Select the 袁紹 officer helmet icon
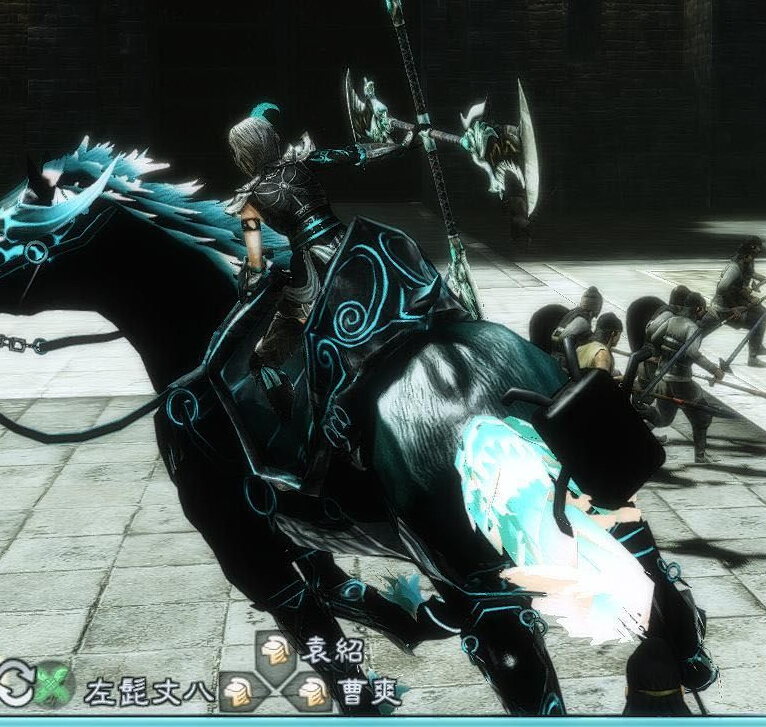 (x=274, y=651)
